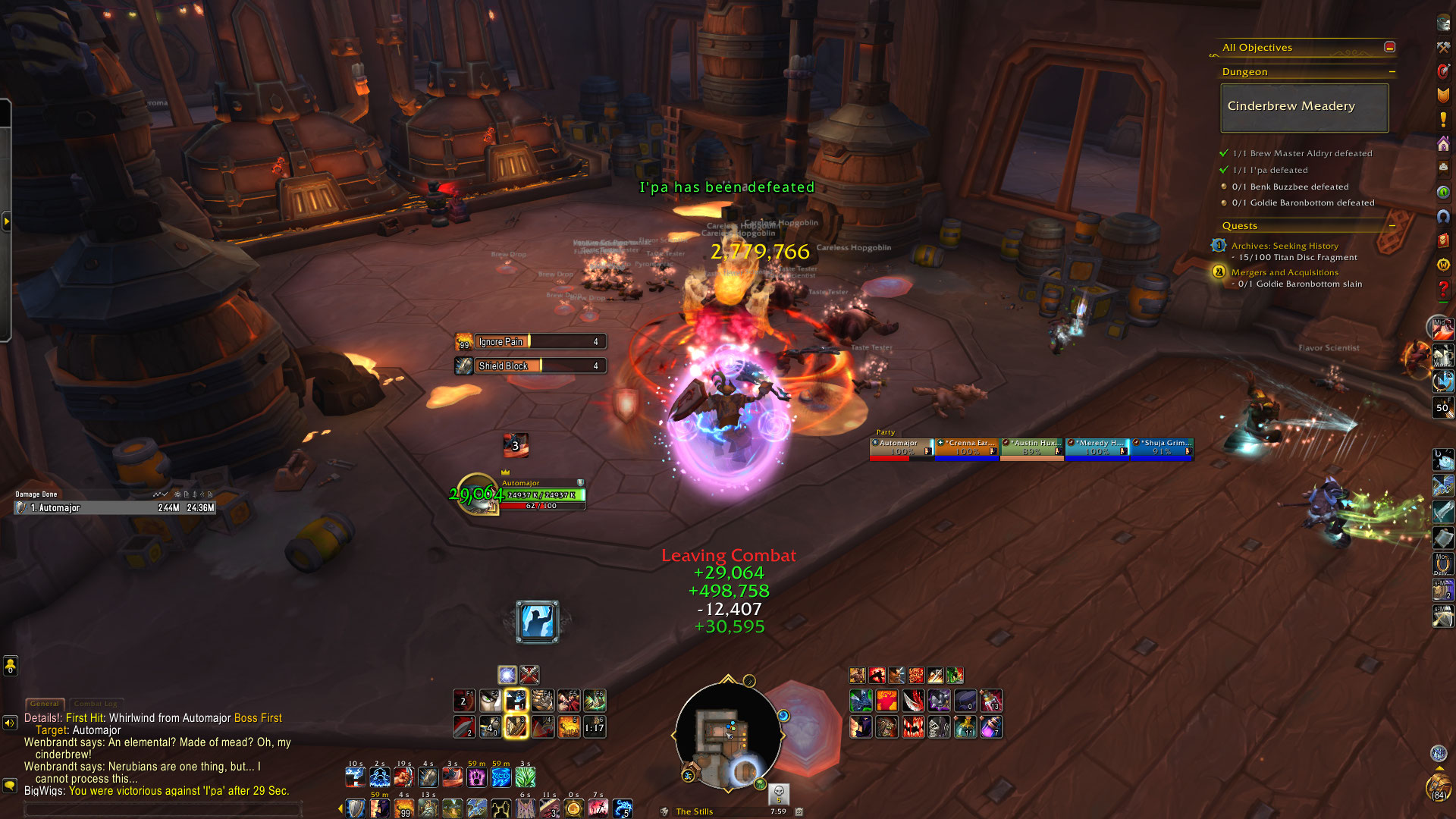Viewport: 1456px width, 819px height.
Task: Select Crenna Ear's party frame
Action: [967, 448]
